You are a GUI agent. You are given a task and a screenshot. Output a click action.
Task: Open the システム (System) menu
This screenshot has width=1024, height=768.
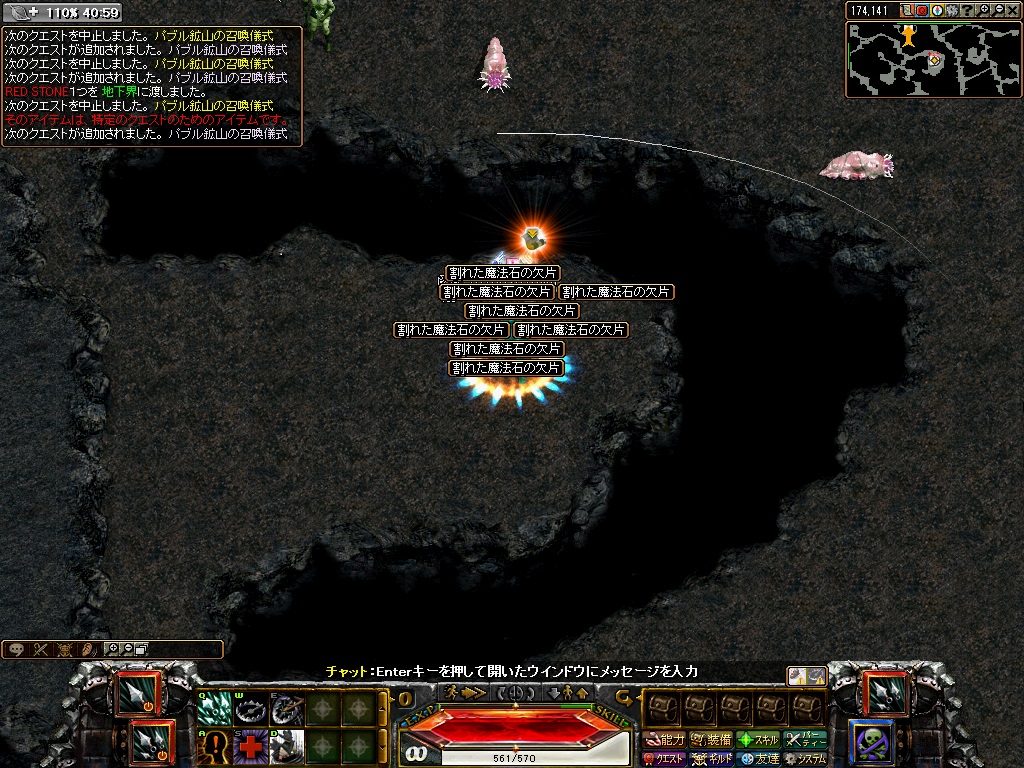[x=806, y=759]
